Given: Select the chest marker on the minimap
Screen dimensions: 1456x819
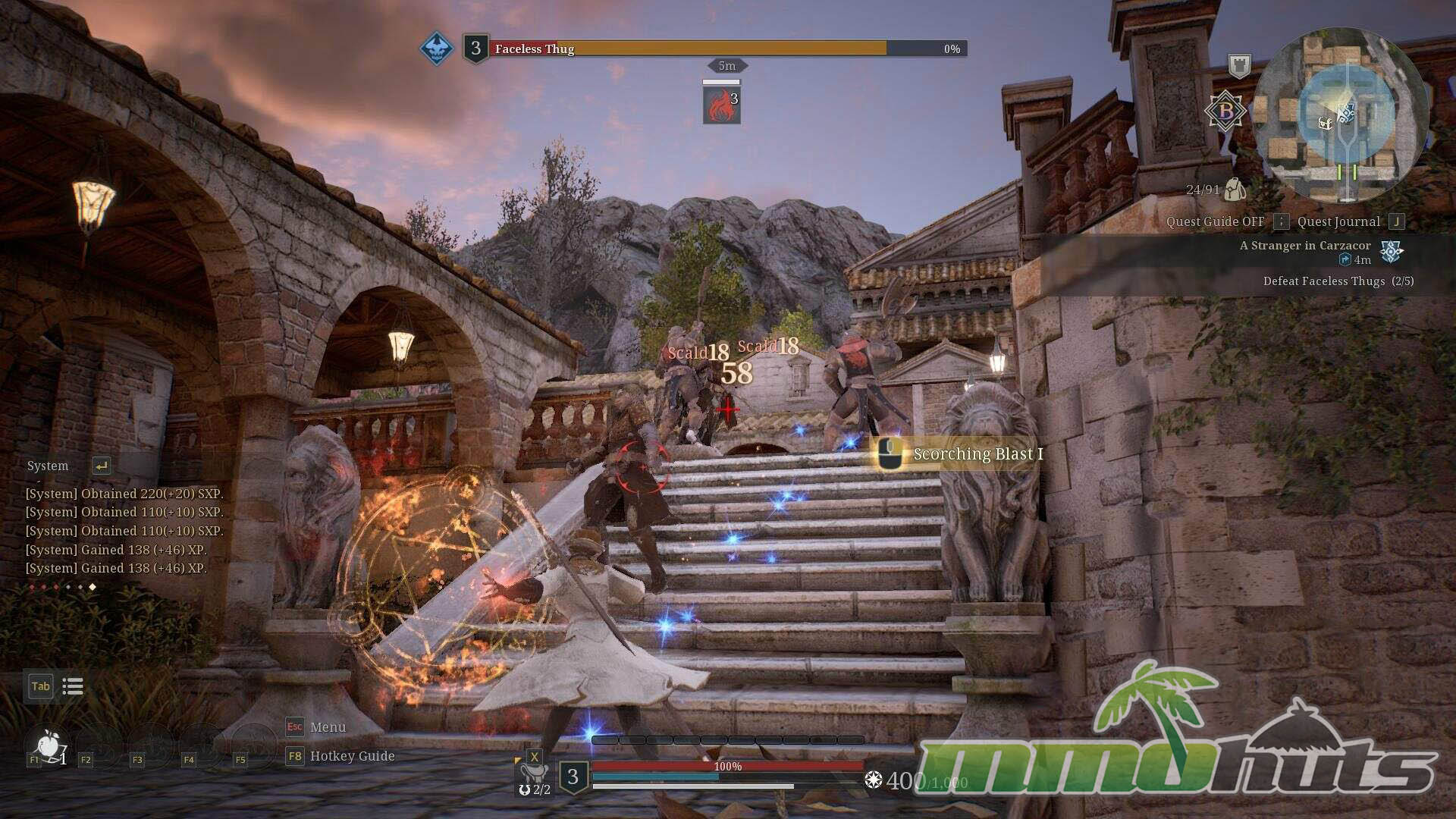Looking at the screenshot, I should (1326, 123).
